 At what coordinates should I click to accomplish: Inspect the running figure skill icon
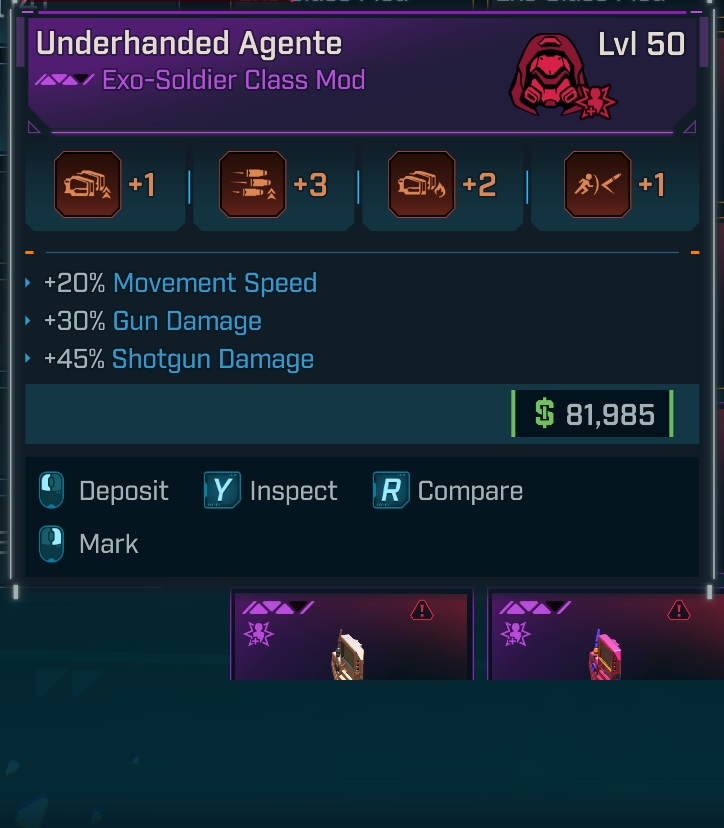click(x=597, y=185)
